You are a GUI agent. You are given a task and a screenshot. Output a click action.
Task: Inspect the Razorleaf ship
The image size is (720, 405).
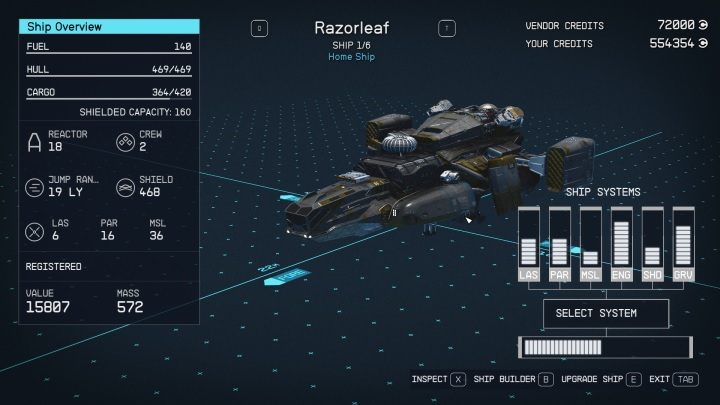pos(439,380)
